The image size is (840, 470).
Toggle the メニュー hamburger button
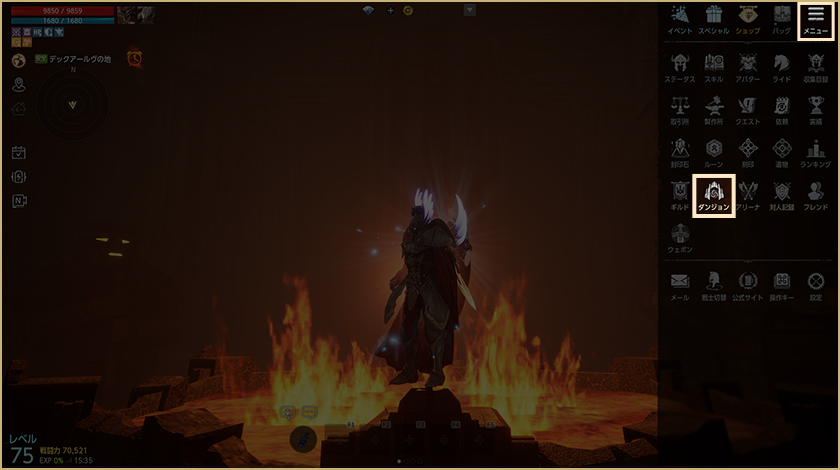pyautogui.click(x=816, y=19)
